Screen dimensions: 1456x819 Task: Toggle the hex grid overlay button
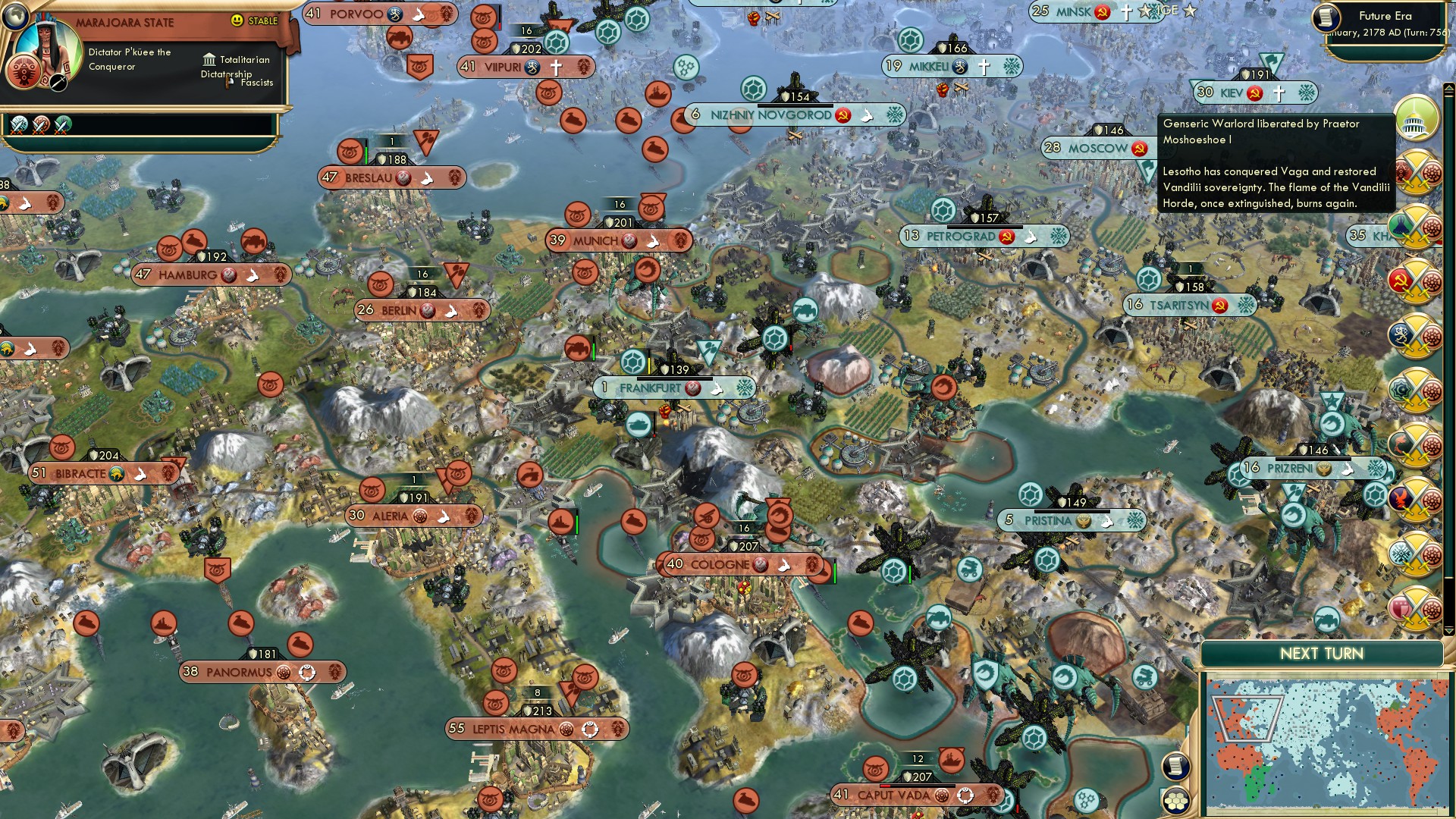(1175, 800)
